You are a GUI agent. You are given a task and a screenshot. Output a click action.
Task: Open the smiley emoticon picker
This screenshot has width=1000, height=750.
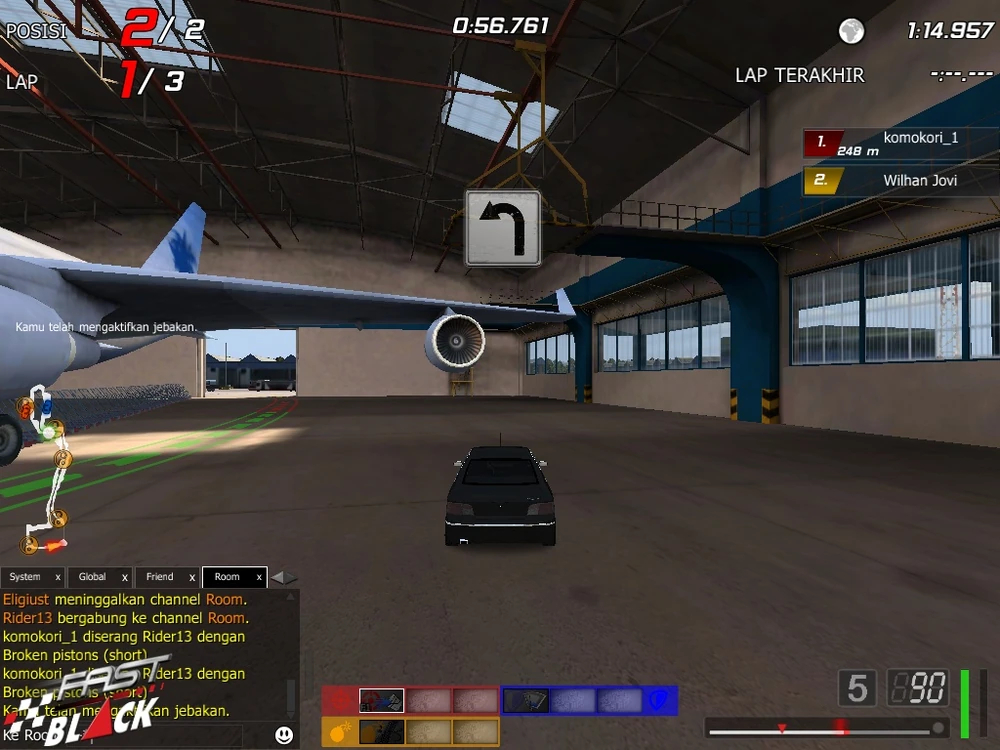pos(284,735)
